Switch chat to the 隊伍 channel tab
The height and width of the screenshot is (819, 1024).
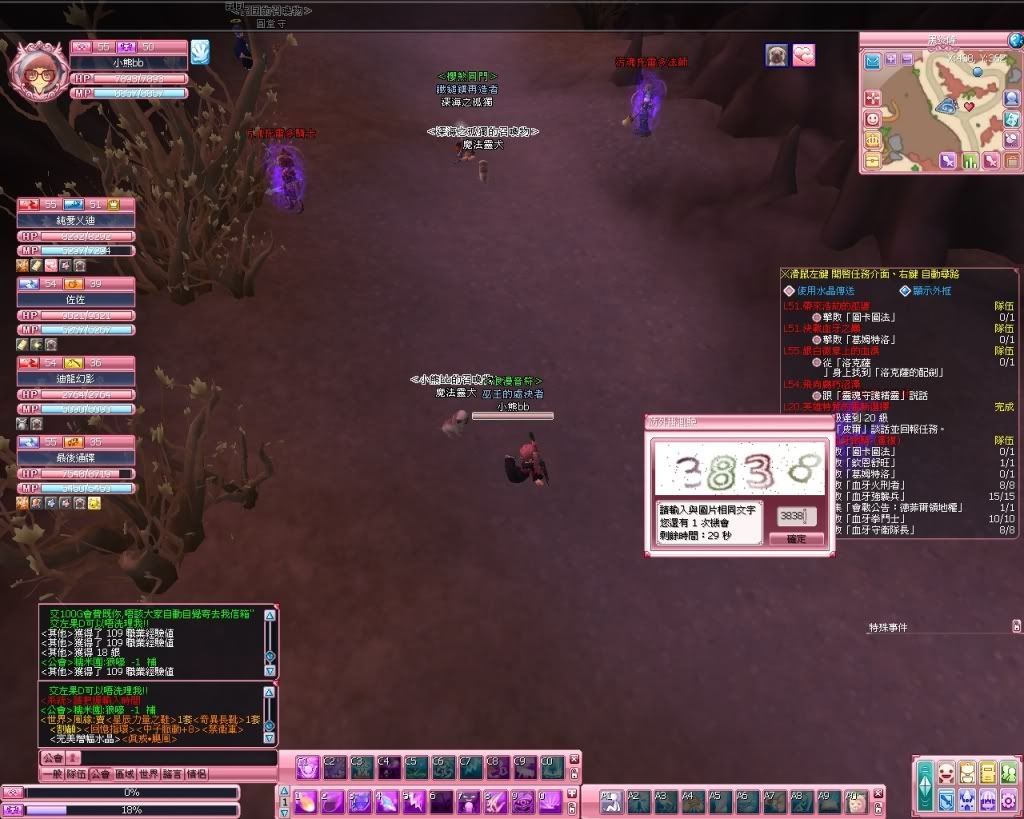click(76, 774)
